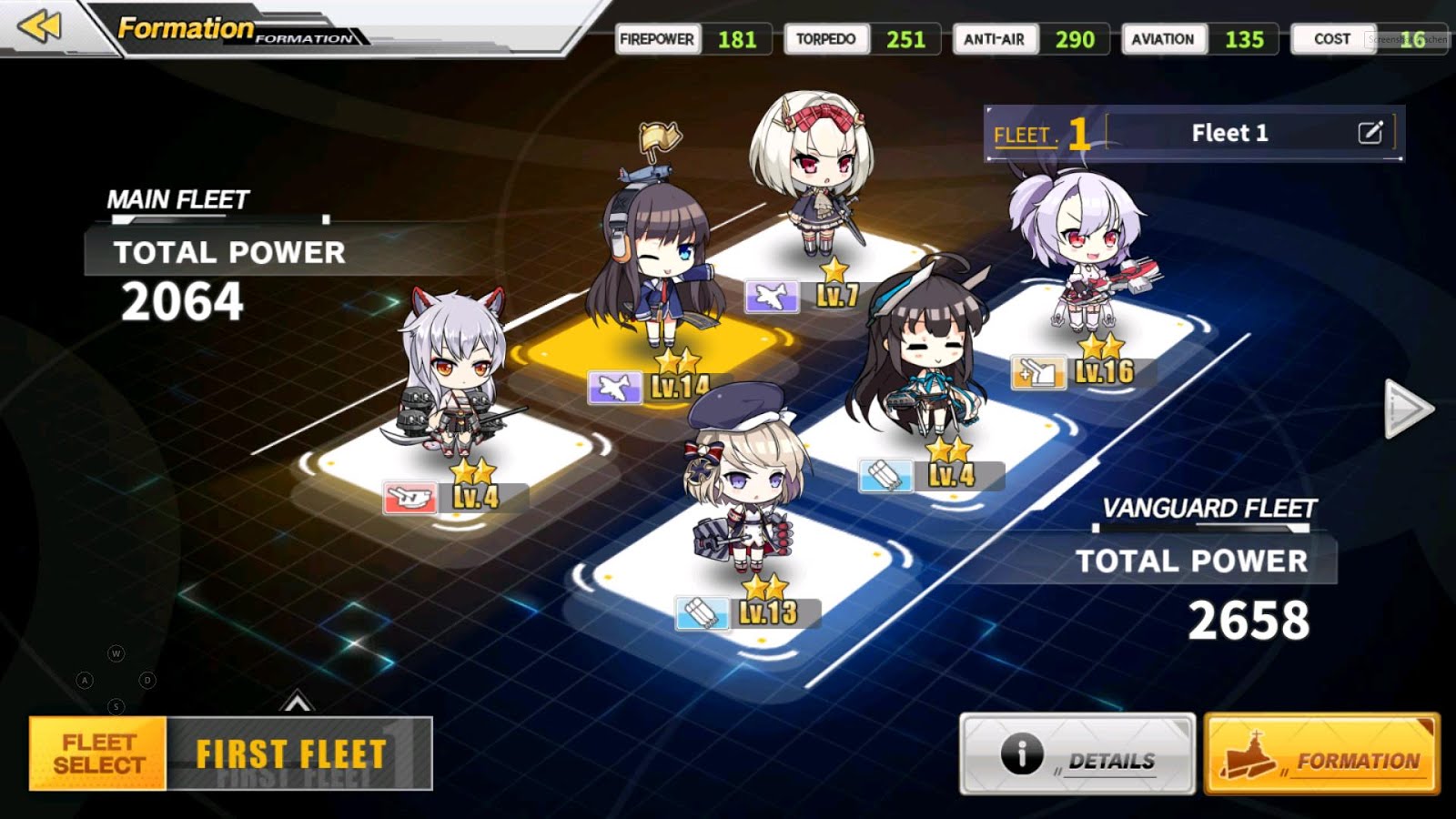Click the FIREPOWER stat display

tap(692, 39)
